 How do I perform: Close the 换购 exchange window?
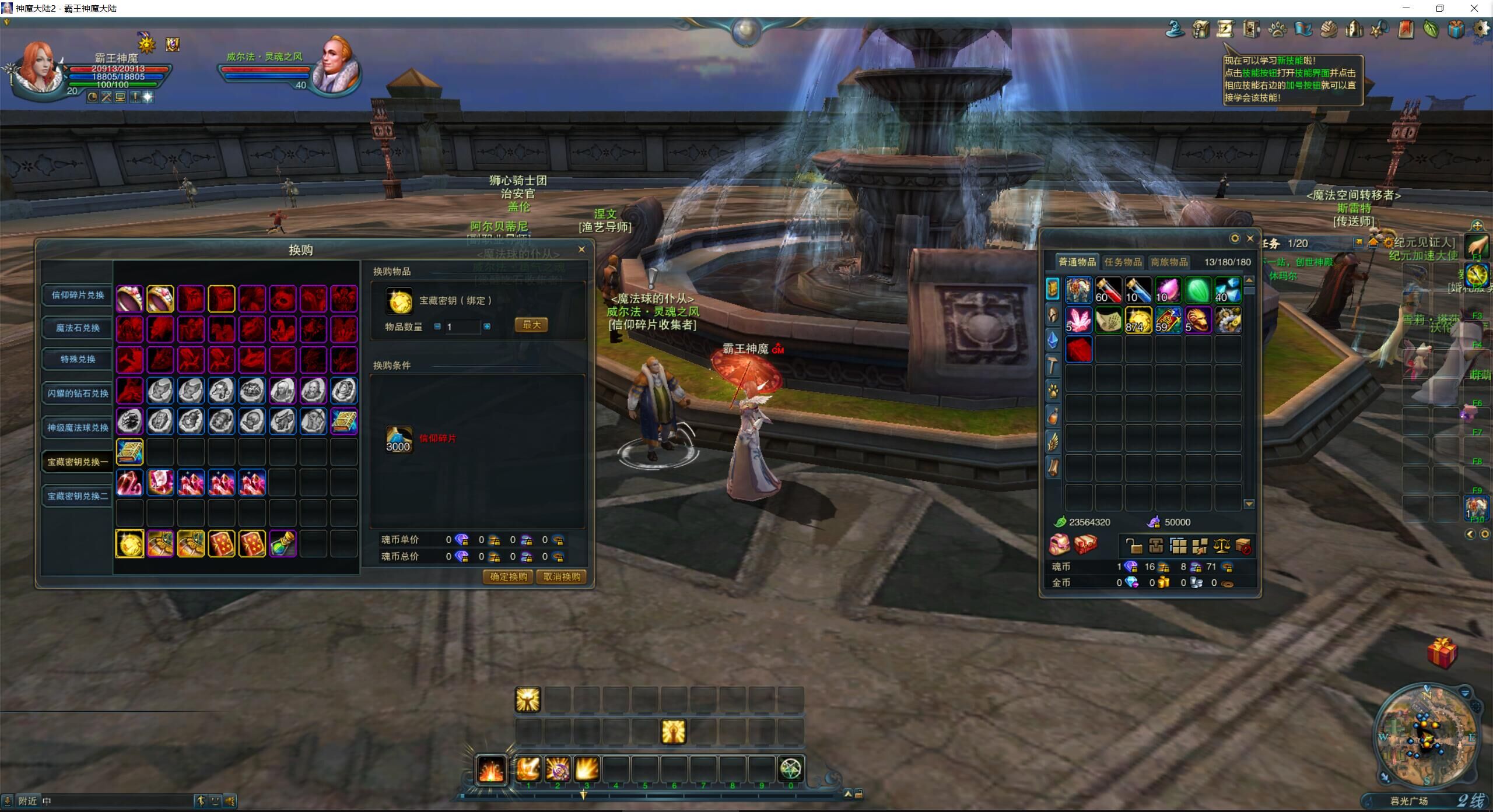581,249
